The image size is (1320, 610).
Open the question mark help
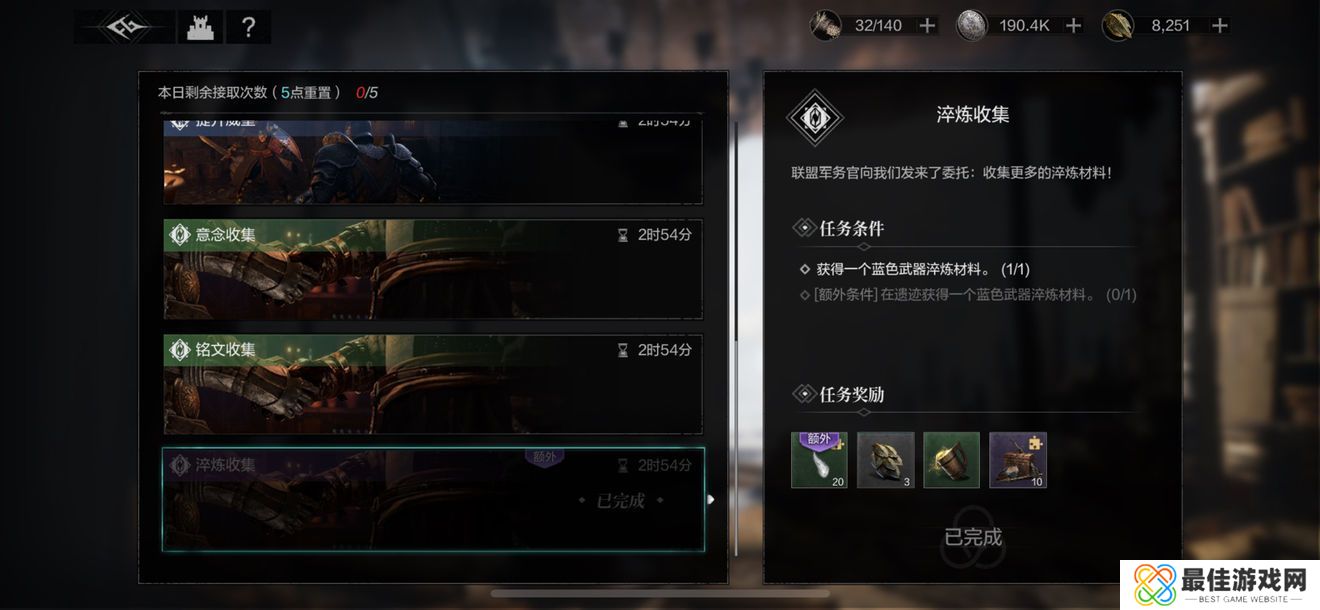point(248,27)
